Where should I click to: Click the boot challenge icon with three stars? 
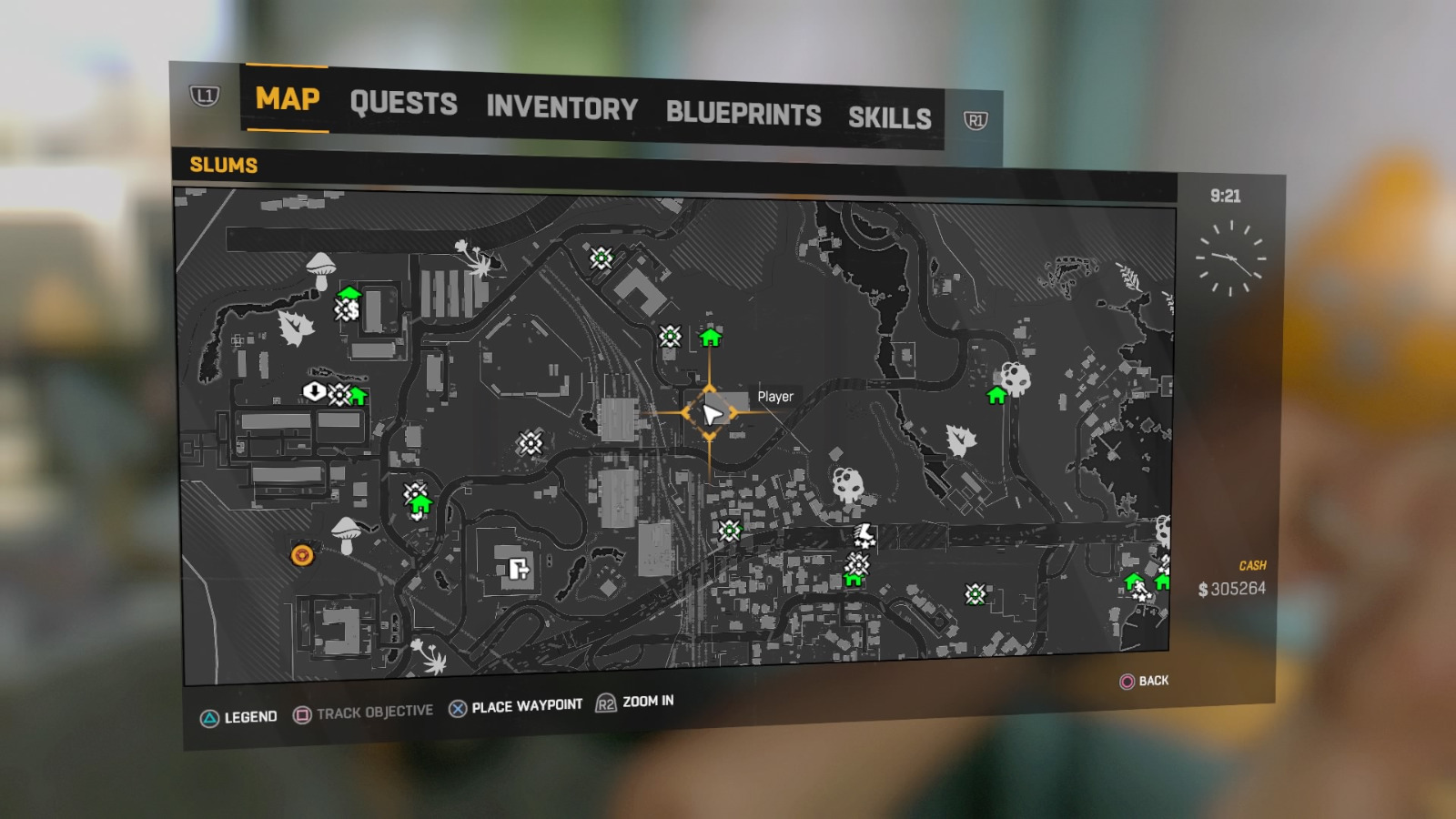(863, 535)
